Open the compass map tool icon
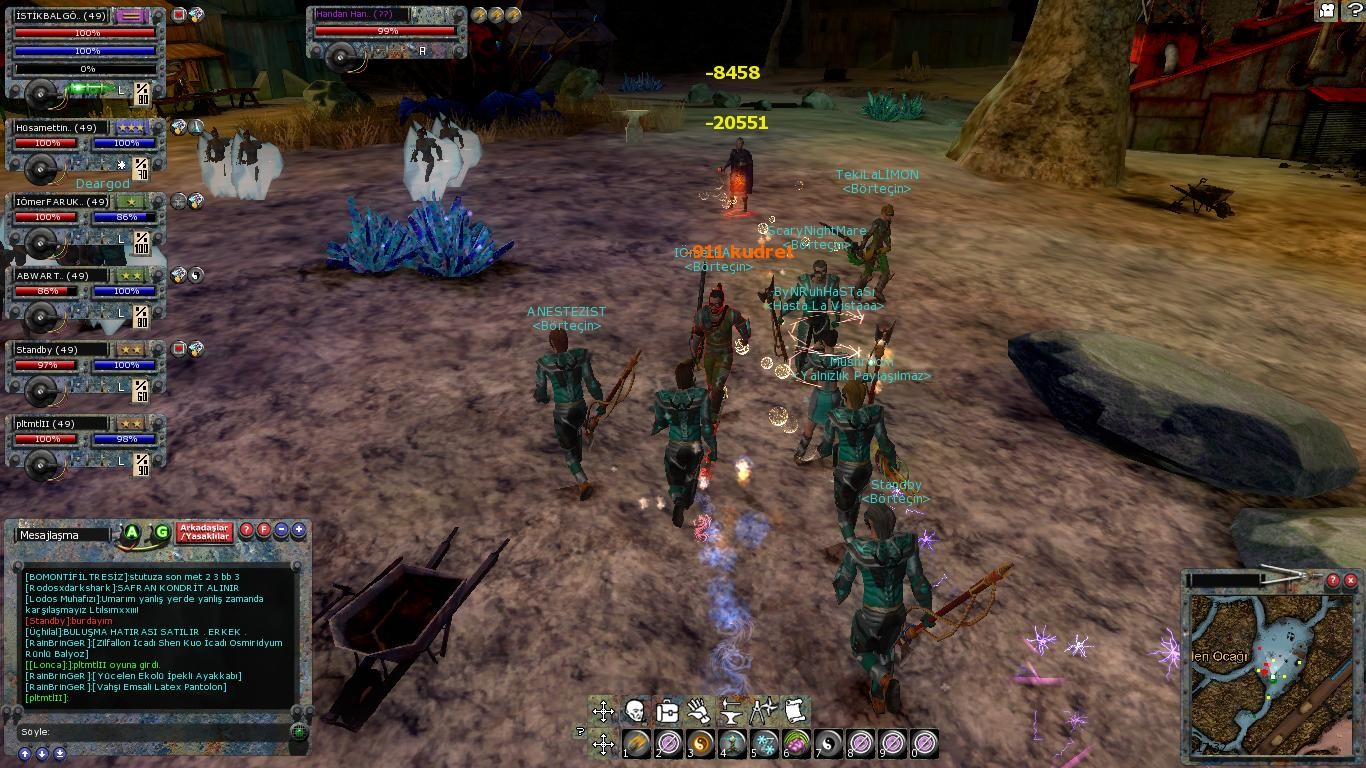Image resolution: width=1366 pixels, height=768 pixels. click(x=763, y=712)
